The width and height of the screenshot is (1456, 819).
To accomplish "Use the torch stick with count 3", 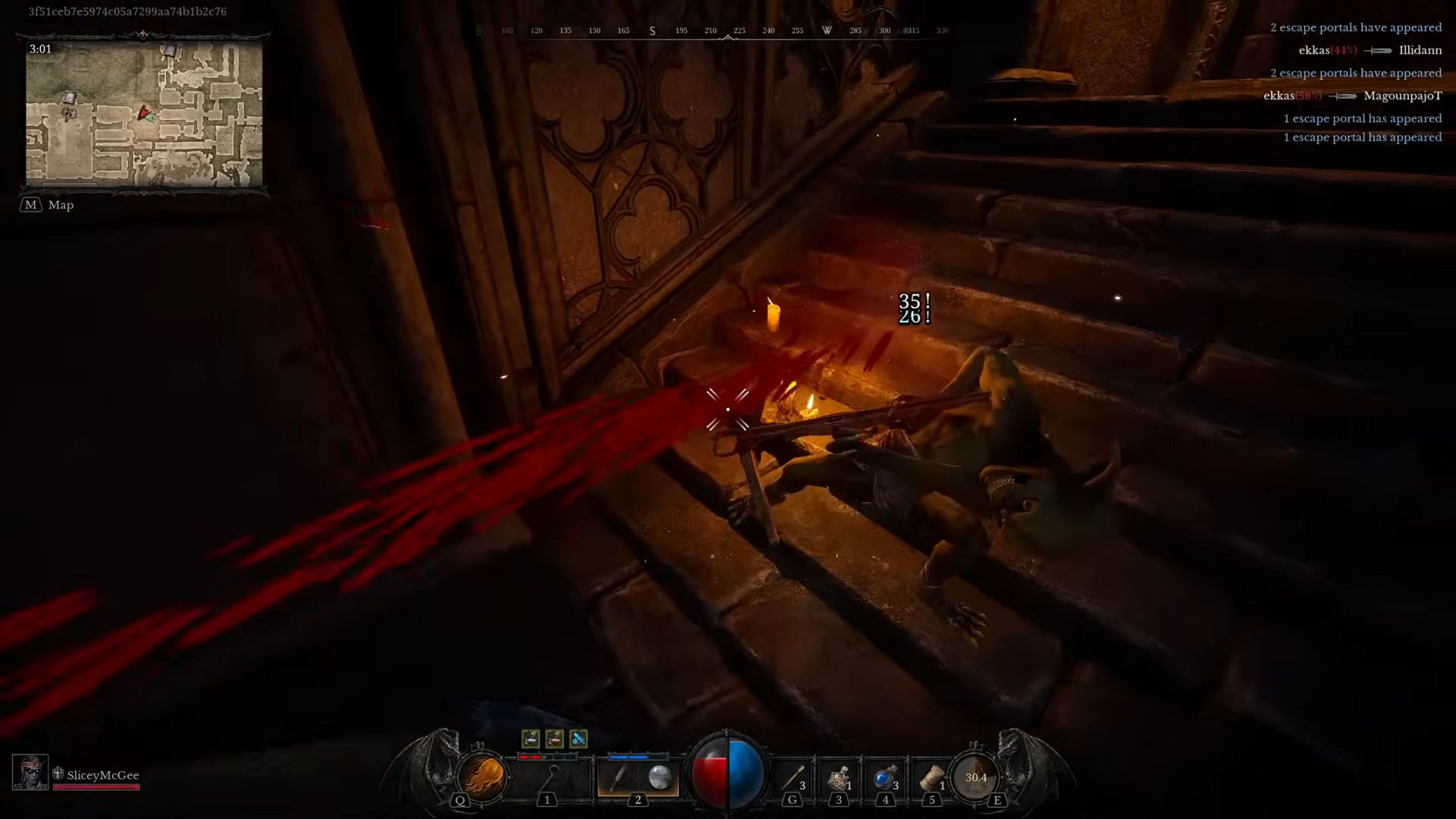I will (x=793, y=777).
